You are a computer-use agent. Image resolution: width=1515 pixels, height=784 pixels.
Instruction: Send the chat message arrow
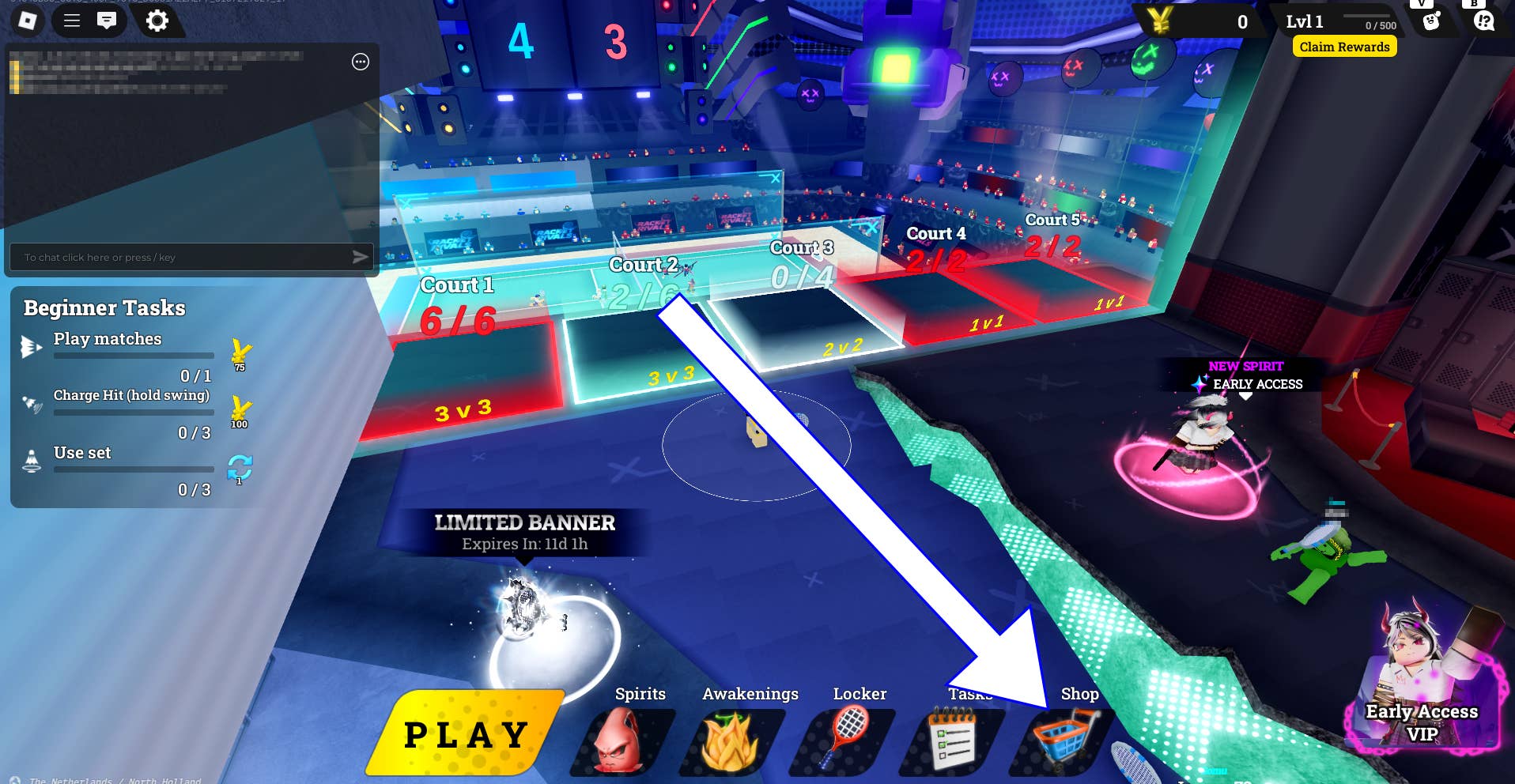360,257
